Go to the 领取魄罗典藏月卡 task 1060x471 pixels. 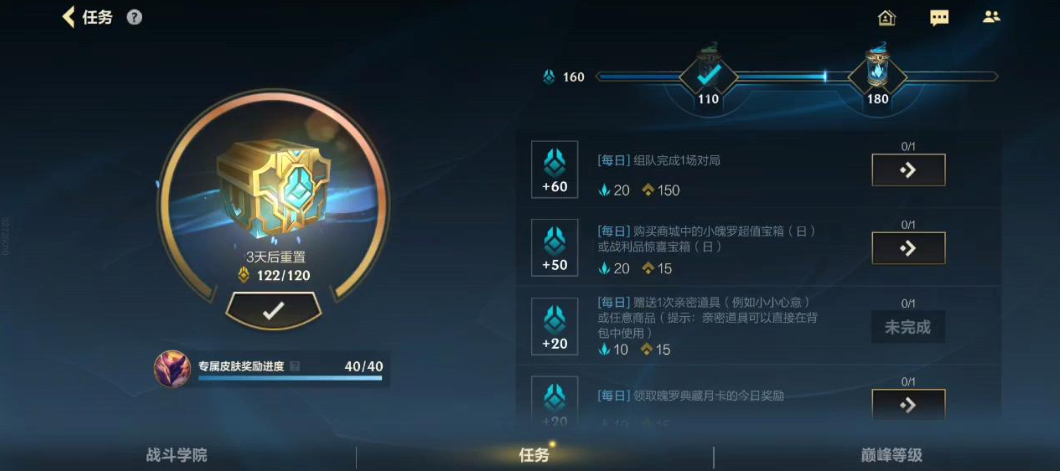pos(908,404)
